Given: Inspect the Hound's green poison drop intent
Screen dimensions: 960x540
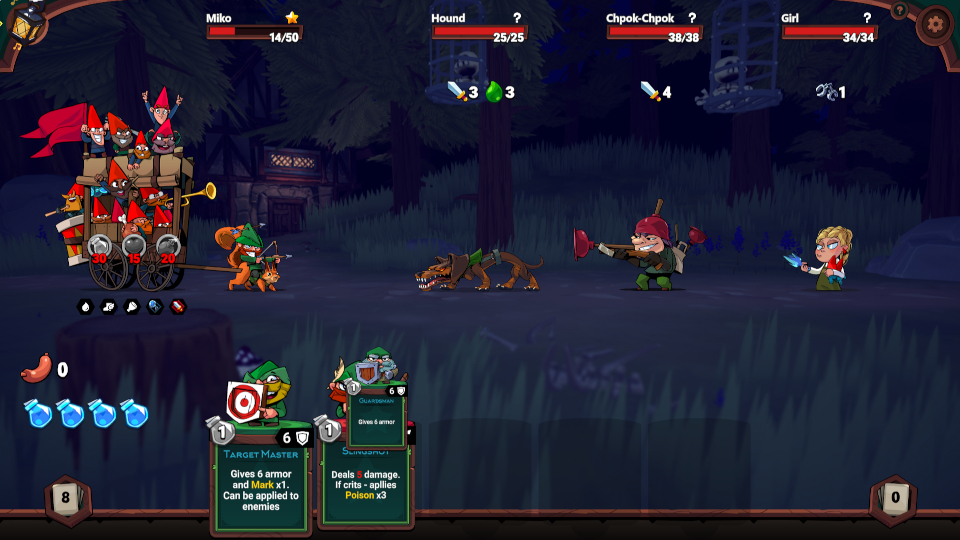Looking at the screenshot, I should (493, 92).
